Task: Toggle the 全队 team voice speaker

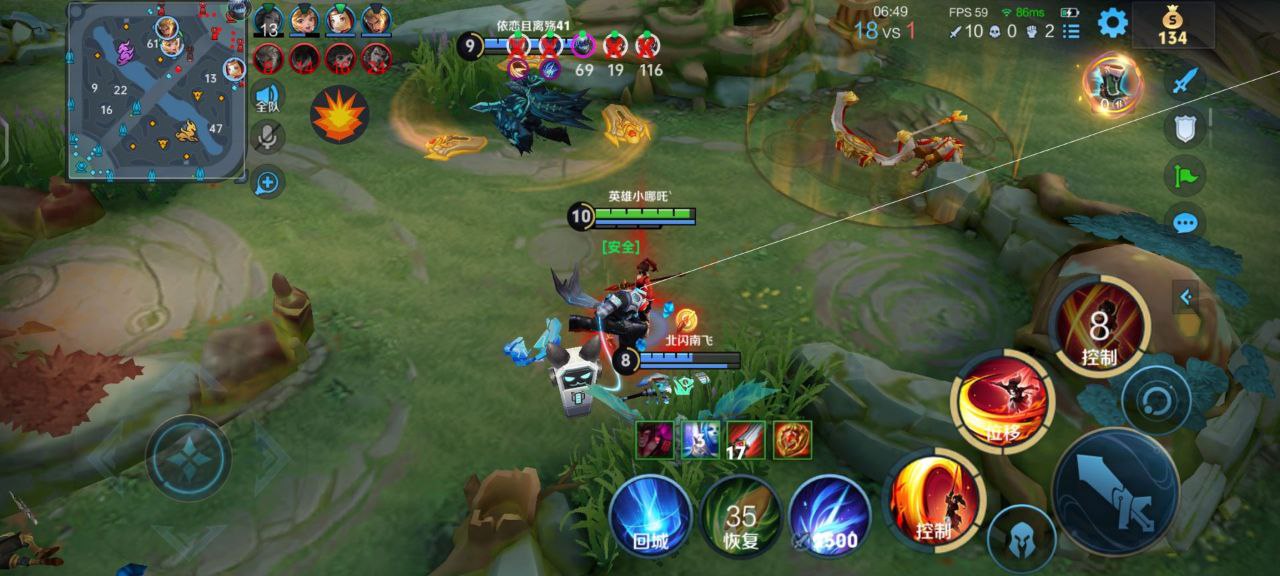Action: (267, 98)
